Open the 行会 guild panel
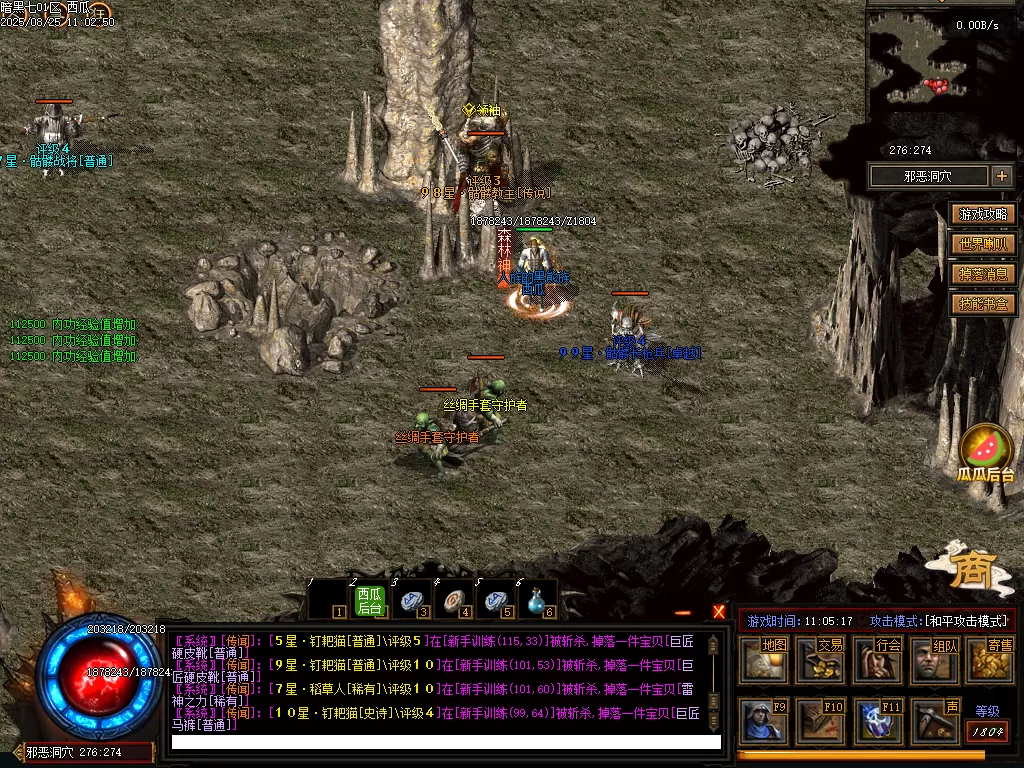This screenshot has height=768, width=1024. click(878, 661)
